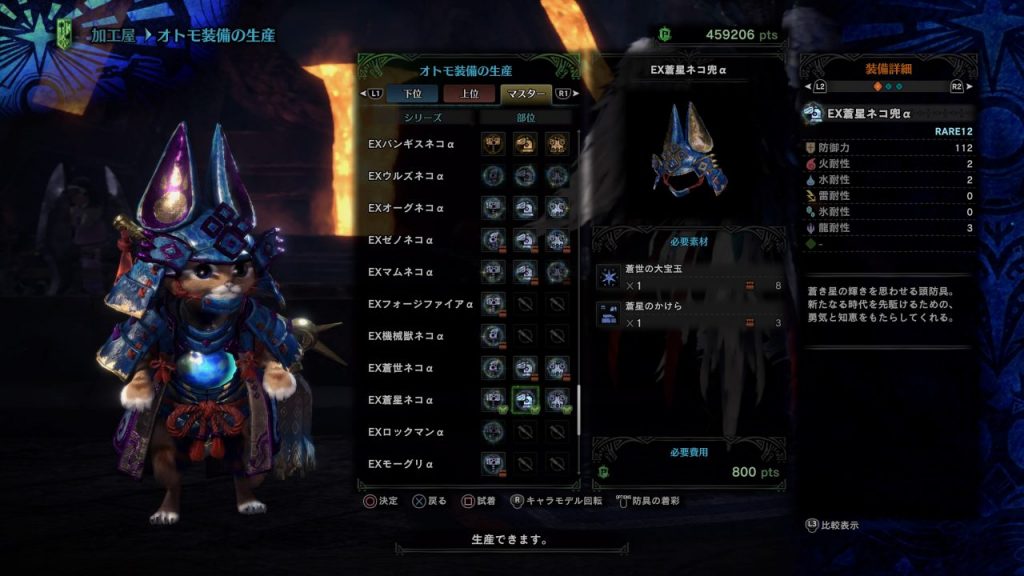Pick the EXモーグリα weapon icon

click(x=493, y=464)
